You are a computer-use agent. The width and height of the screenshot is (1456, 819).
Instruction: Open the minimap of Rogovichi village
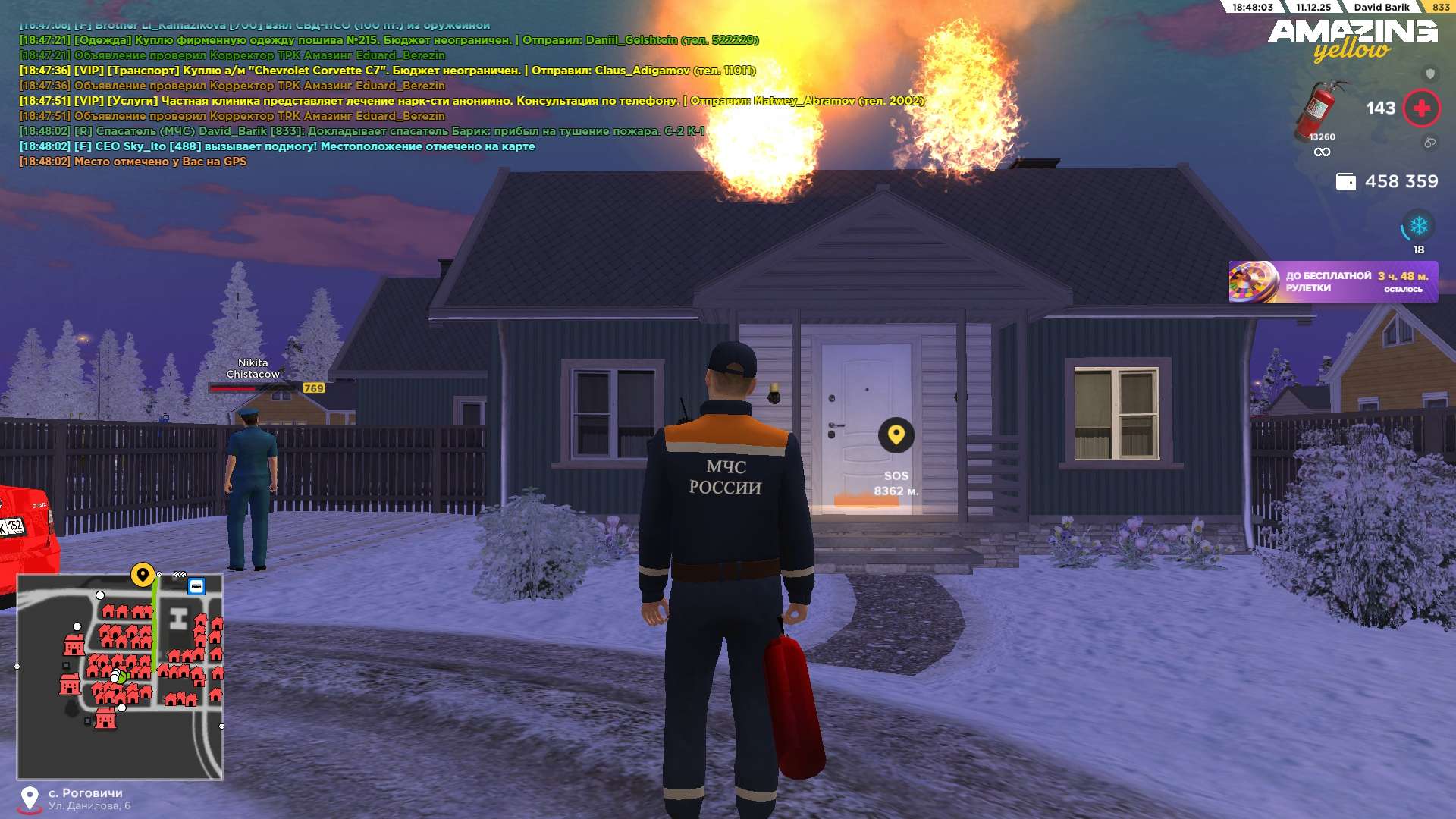tap(120, 676)
